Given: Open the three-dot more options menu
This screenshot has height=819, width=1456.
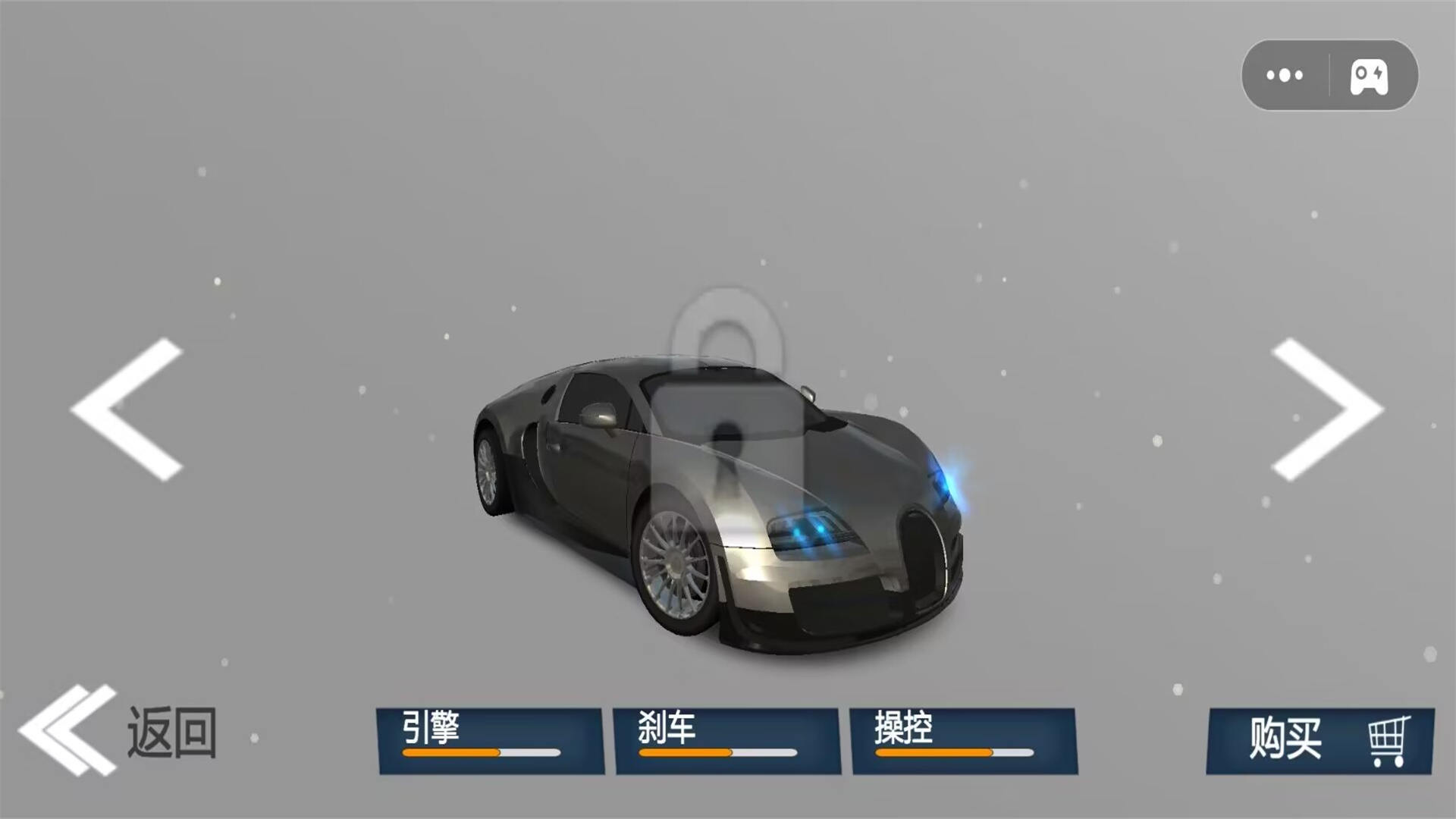Looking at the screenshot, I should point(1285,75).
